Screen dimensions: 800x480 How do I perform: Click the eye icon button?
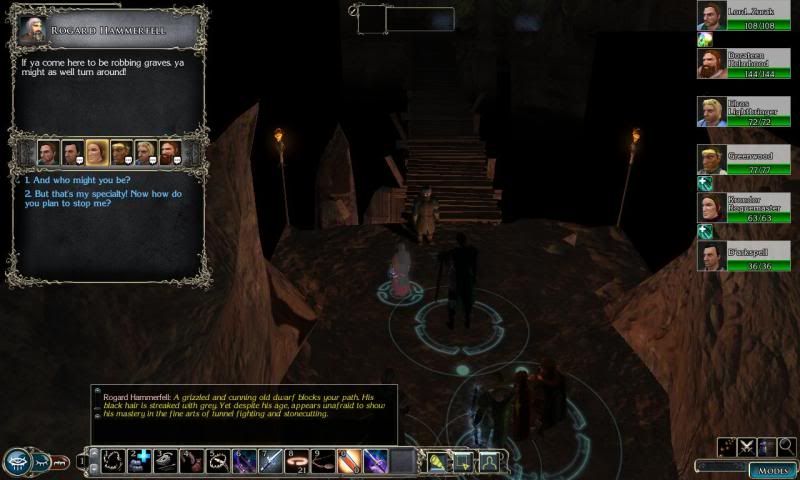coord(17,461)
